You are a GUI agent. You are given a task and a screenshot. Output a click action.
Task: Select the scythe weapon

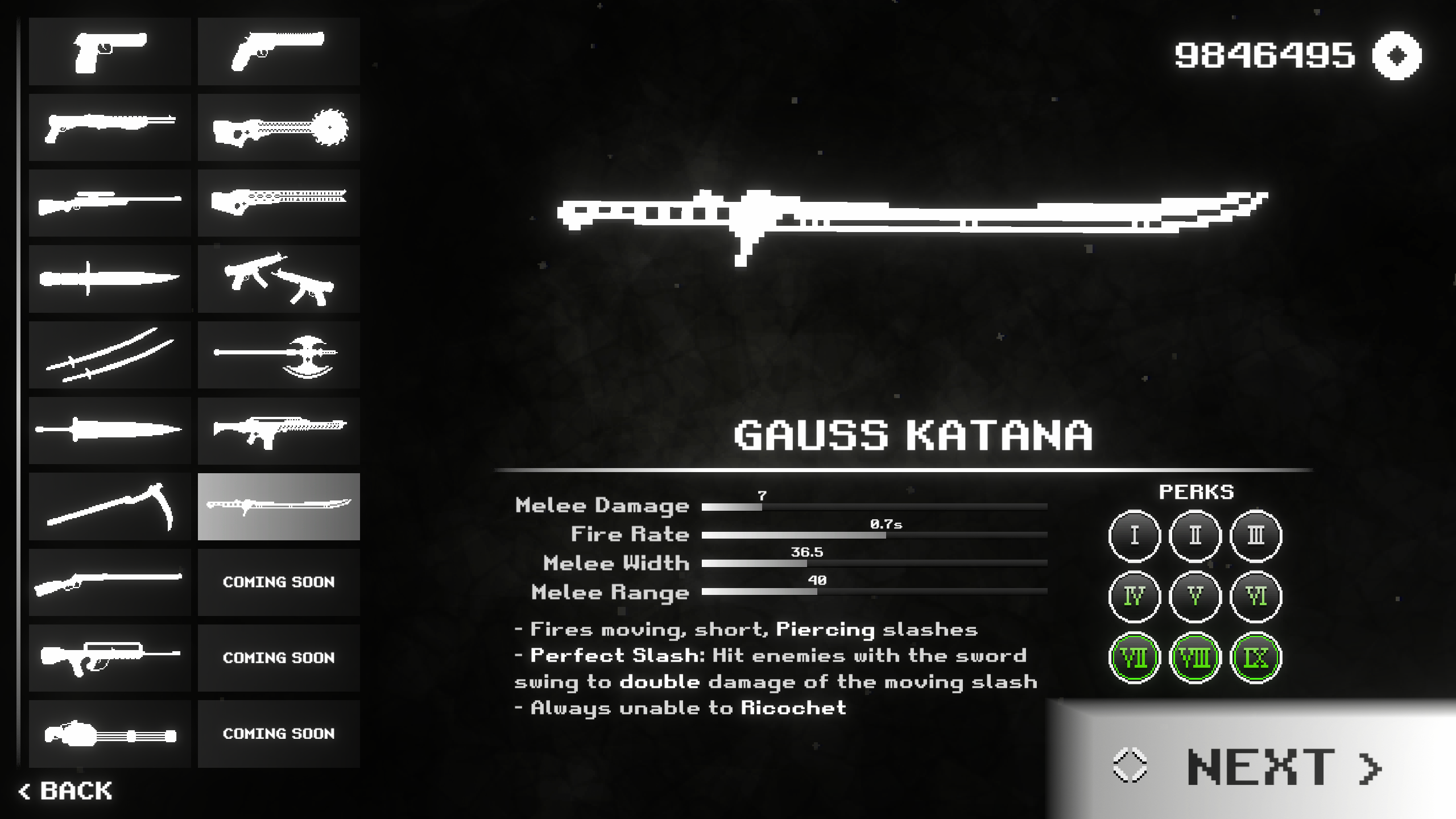tap(109, 506)
